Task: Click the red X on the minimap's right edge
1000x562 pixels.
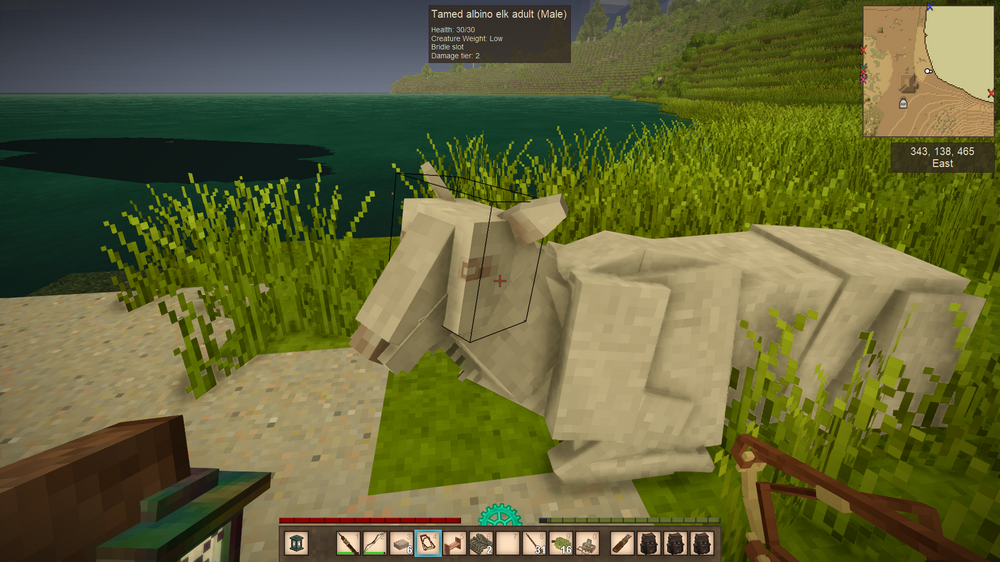Action: (x=990, y=93)
